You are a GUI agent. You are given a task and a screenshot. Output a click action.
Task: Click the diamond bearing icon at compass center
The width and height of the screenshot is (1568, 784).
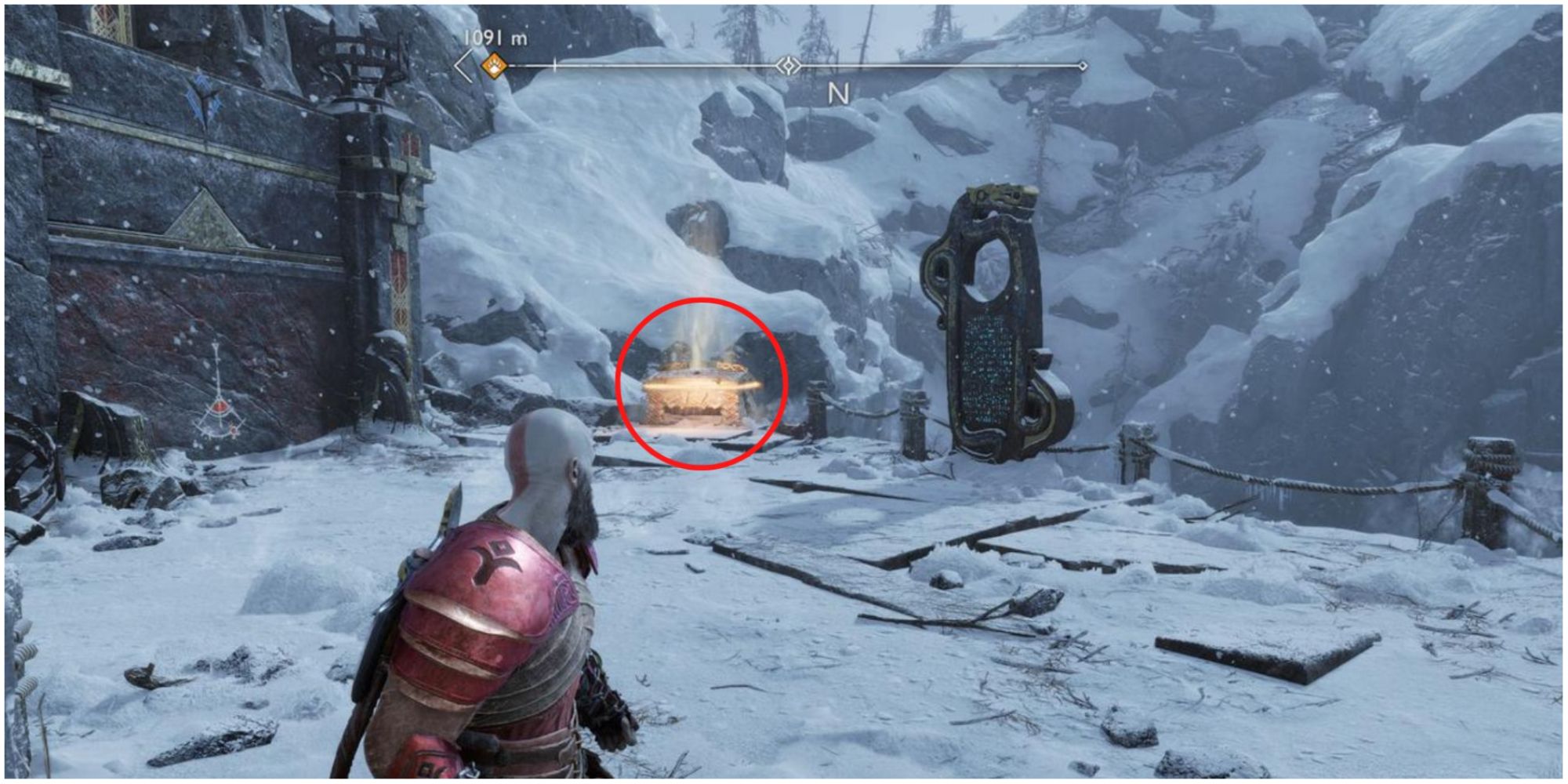(788, 65)
